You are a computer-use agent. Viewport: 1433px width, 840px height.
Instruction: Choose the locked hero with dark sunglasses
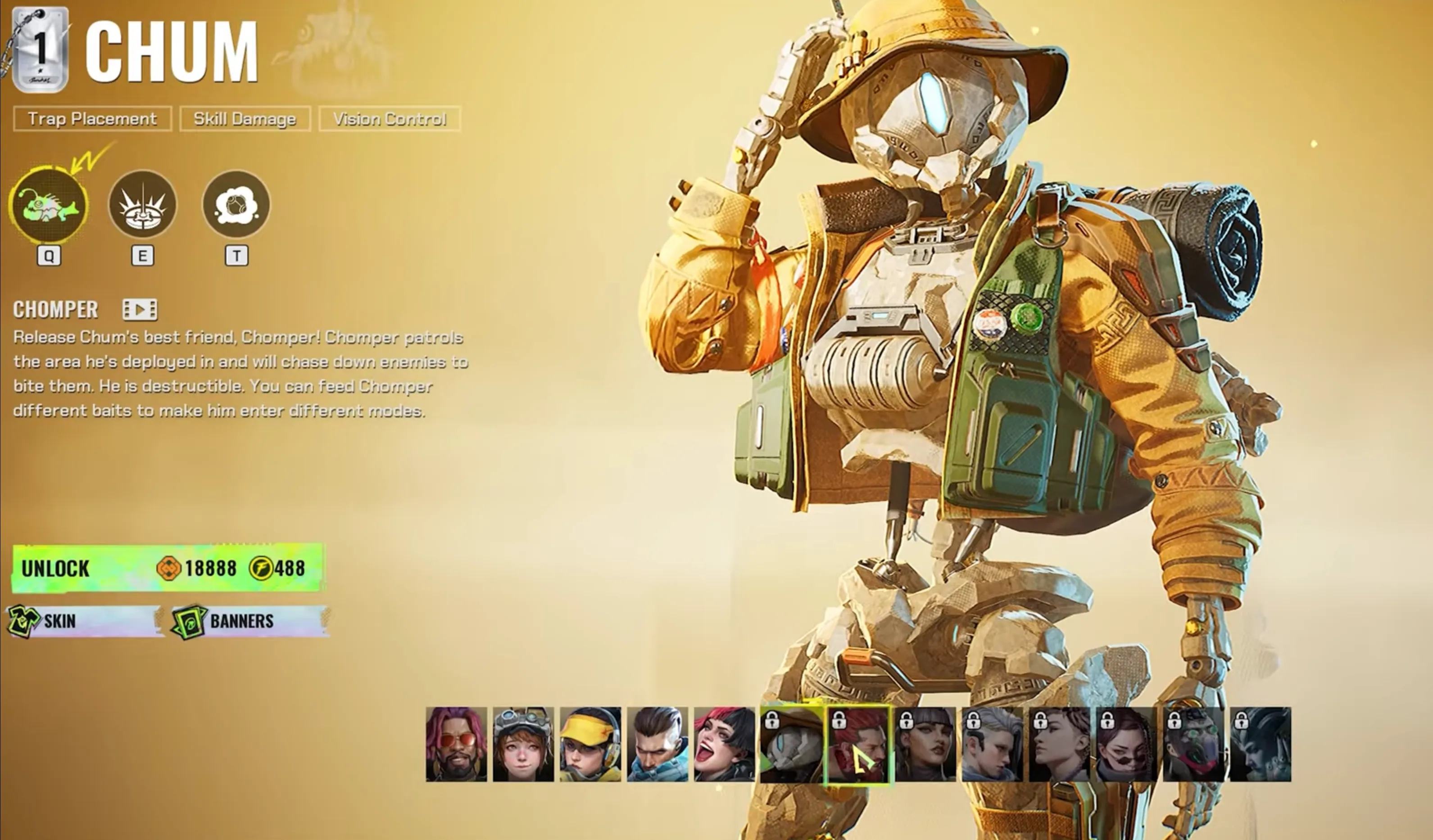click(x=1126, y=744)
